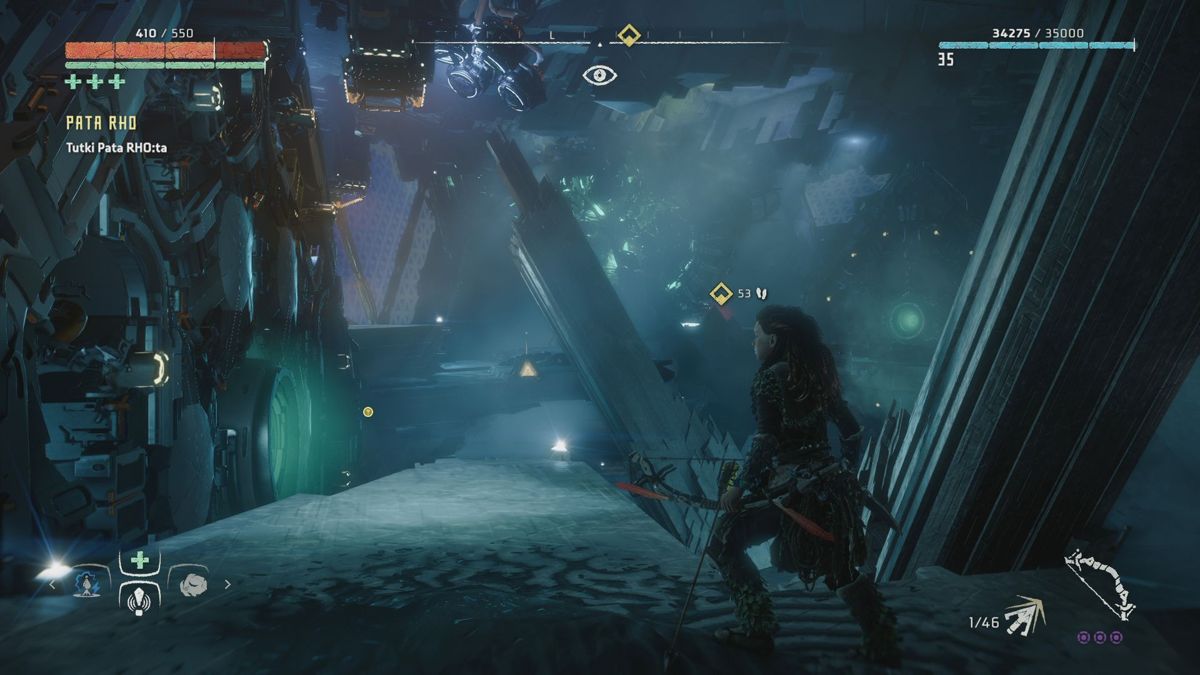Select the shock trap slot
The height and width of the screenshot is (675, 1200).
(x=90, y=584)
